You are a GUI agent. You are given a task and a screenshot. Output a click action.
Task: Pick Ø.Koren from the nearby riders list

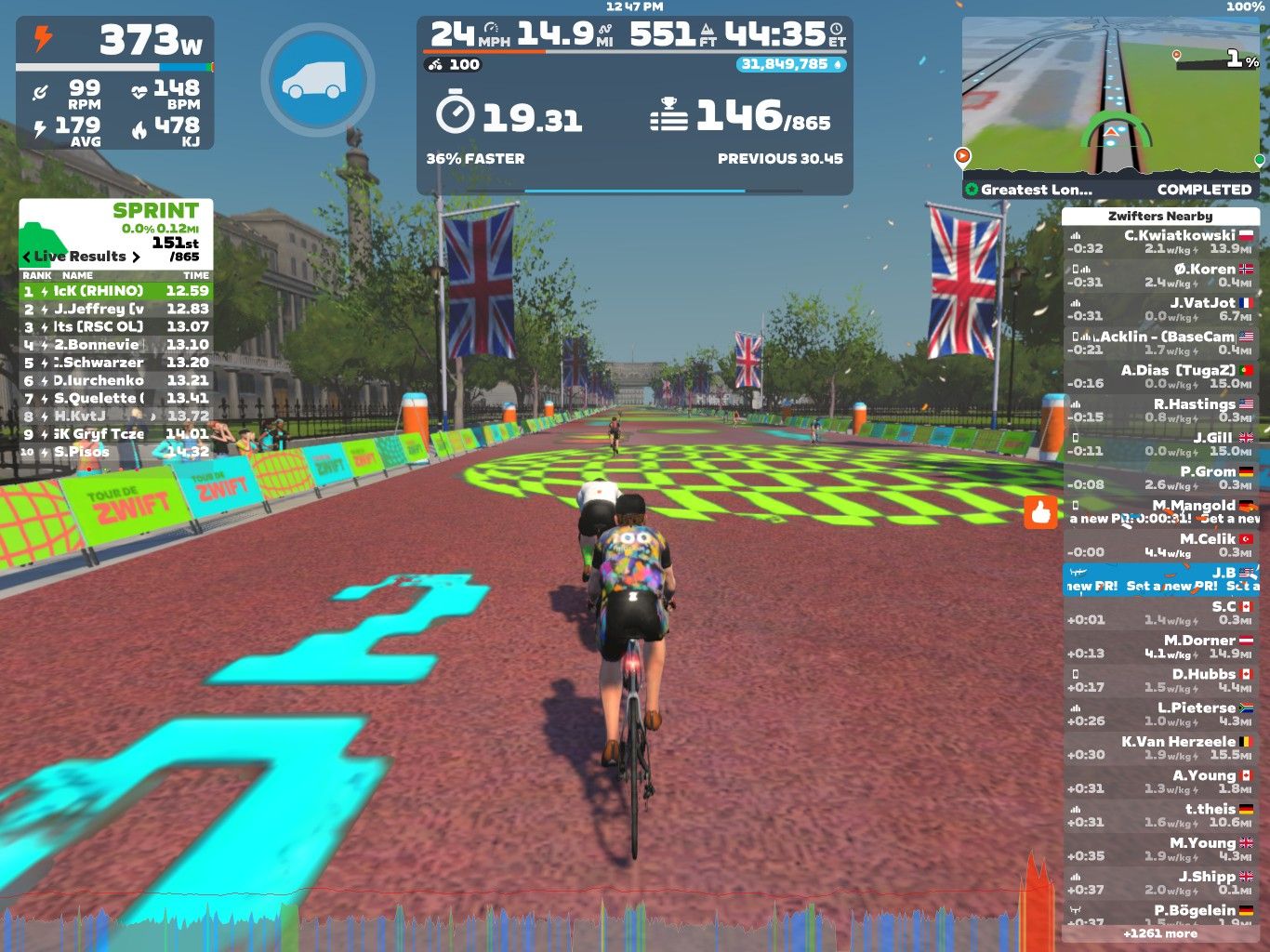click(x=1159, y=275)
